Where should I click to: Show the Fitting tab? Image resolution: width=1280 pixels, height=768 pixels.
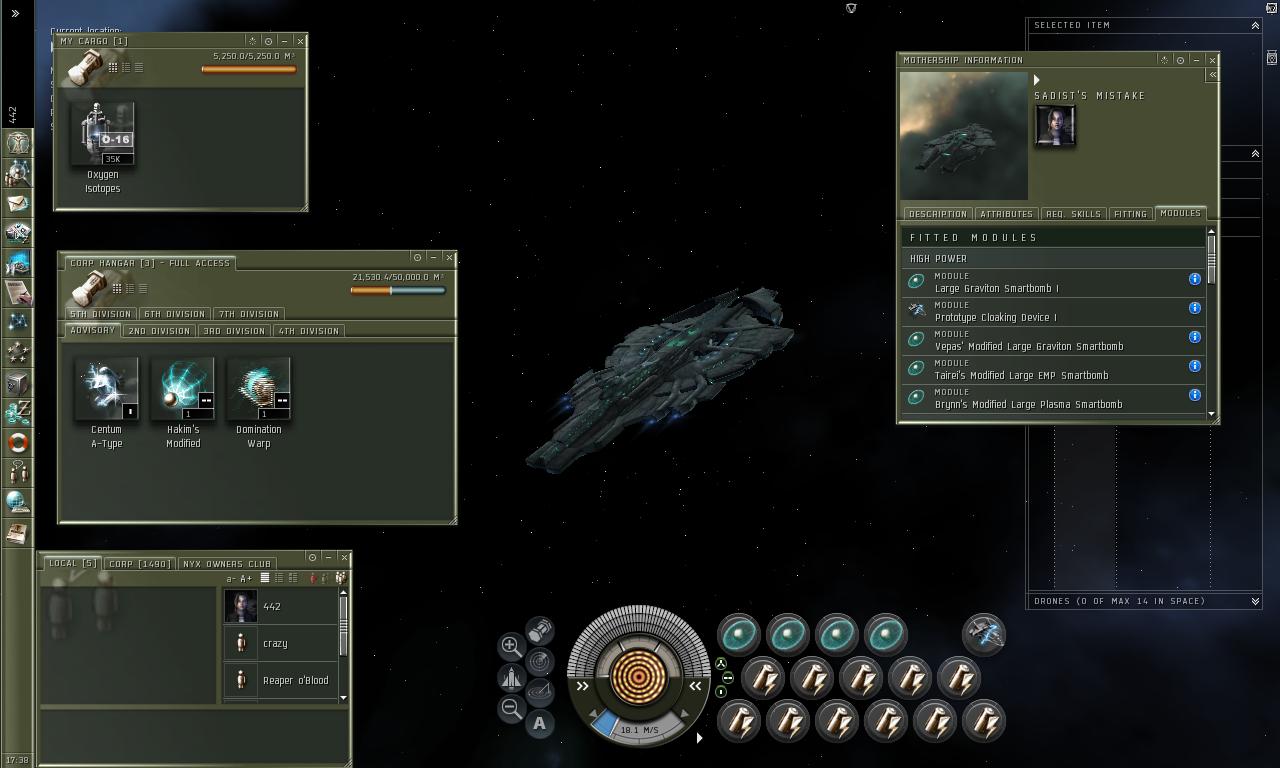(1130, 214)
